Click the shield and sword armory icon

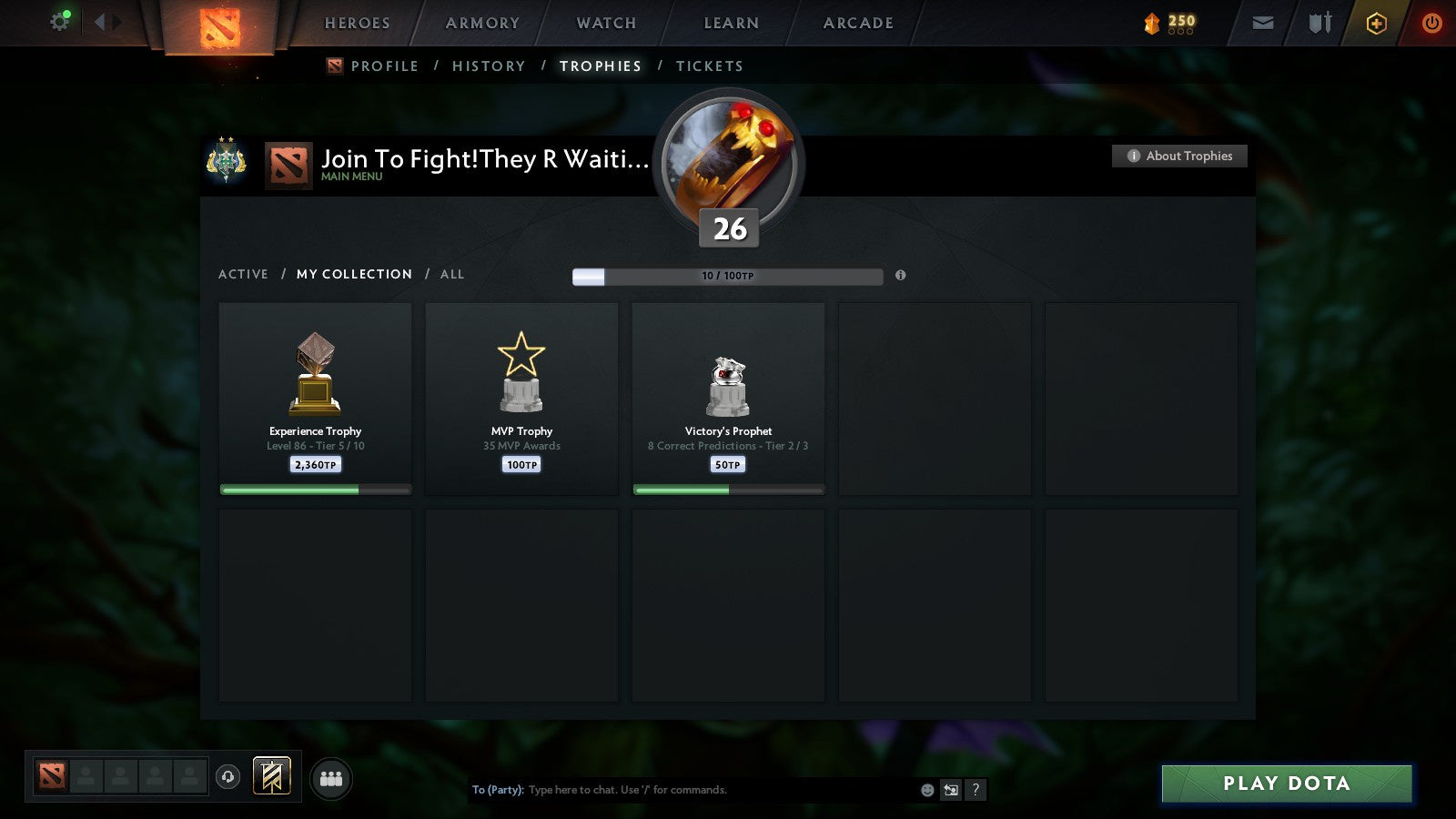[1319, 23]
